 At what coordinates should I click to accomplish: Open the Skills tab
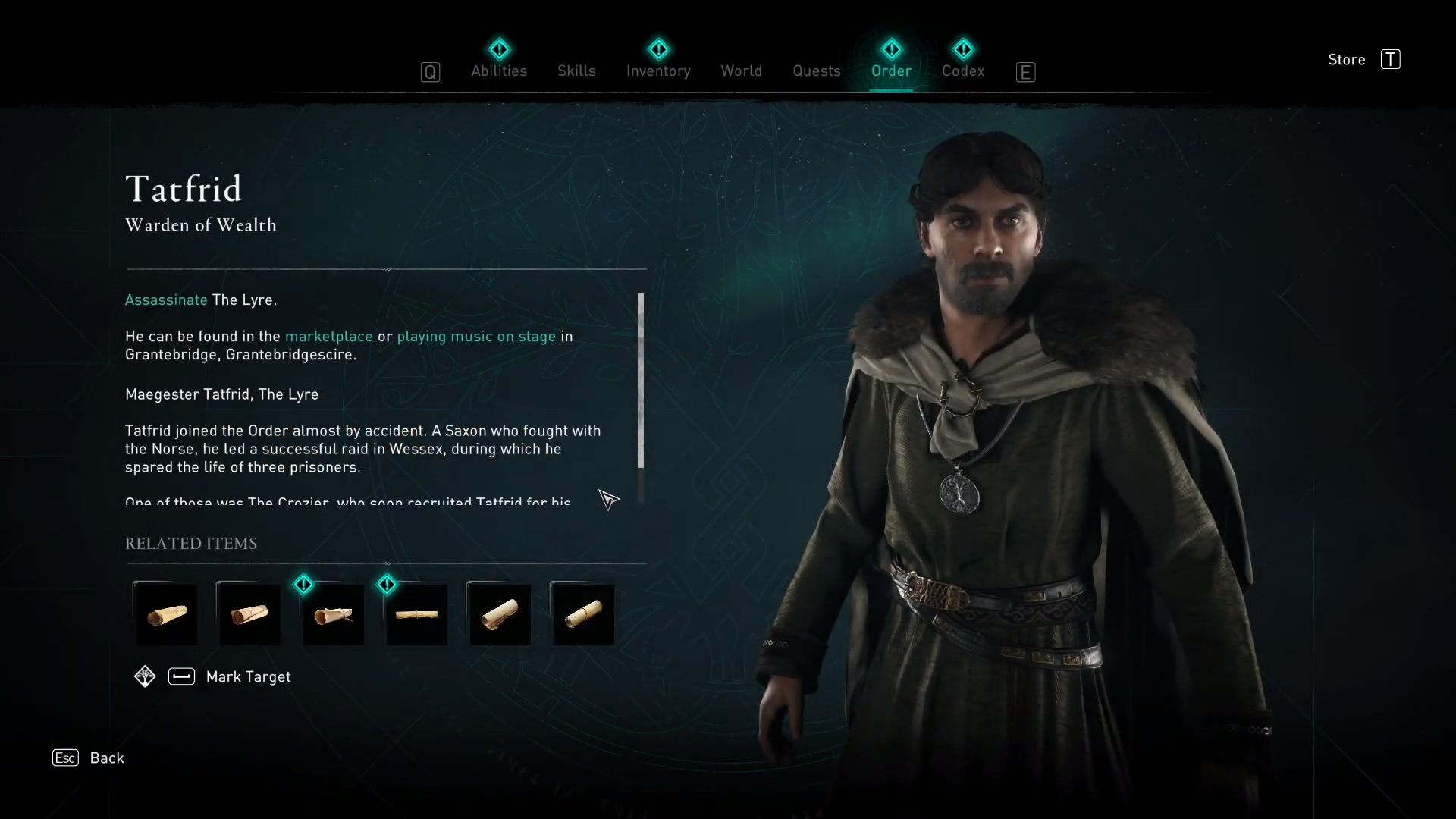[576, 71]
